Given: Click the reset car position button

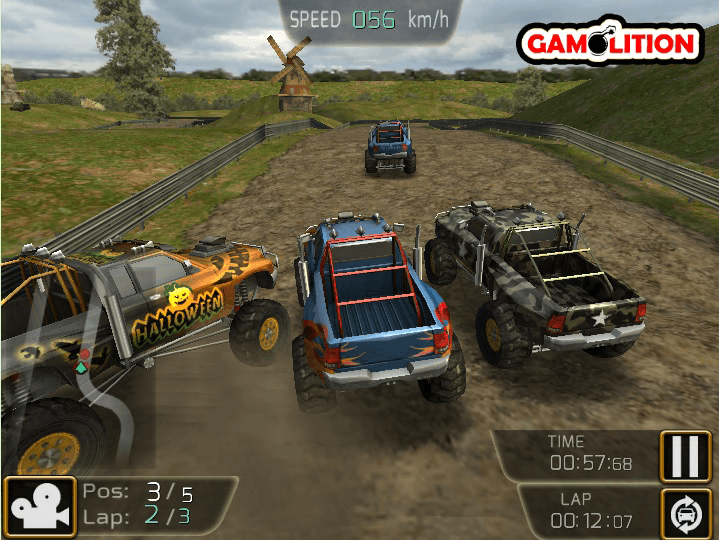Looking at the screenshot, I should pos(685,513).
